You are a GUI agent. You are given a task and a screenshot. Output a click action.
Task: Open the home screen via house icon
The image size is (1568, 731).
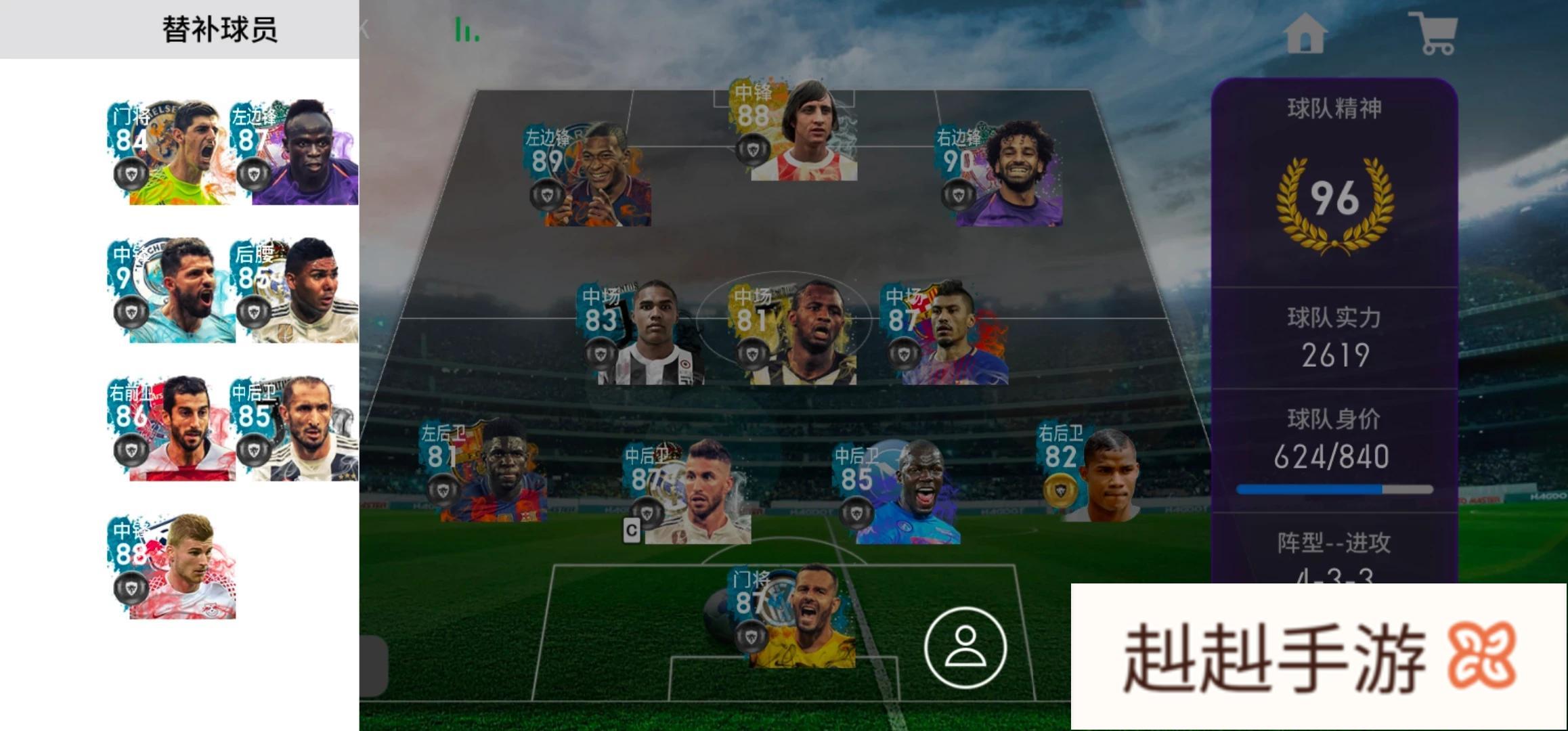[x=1305, y=32]
